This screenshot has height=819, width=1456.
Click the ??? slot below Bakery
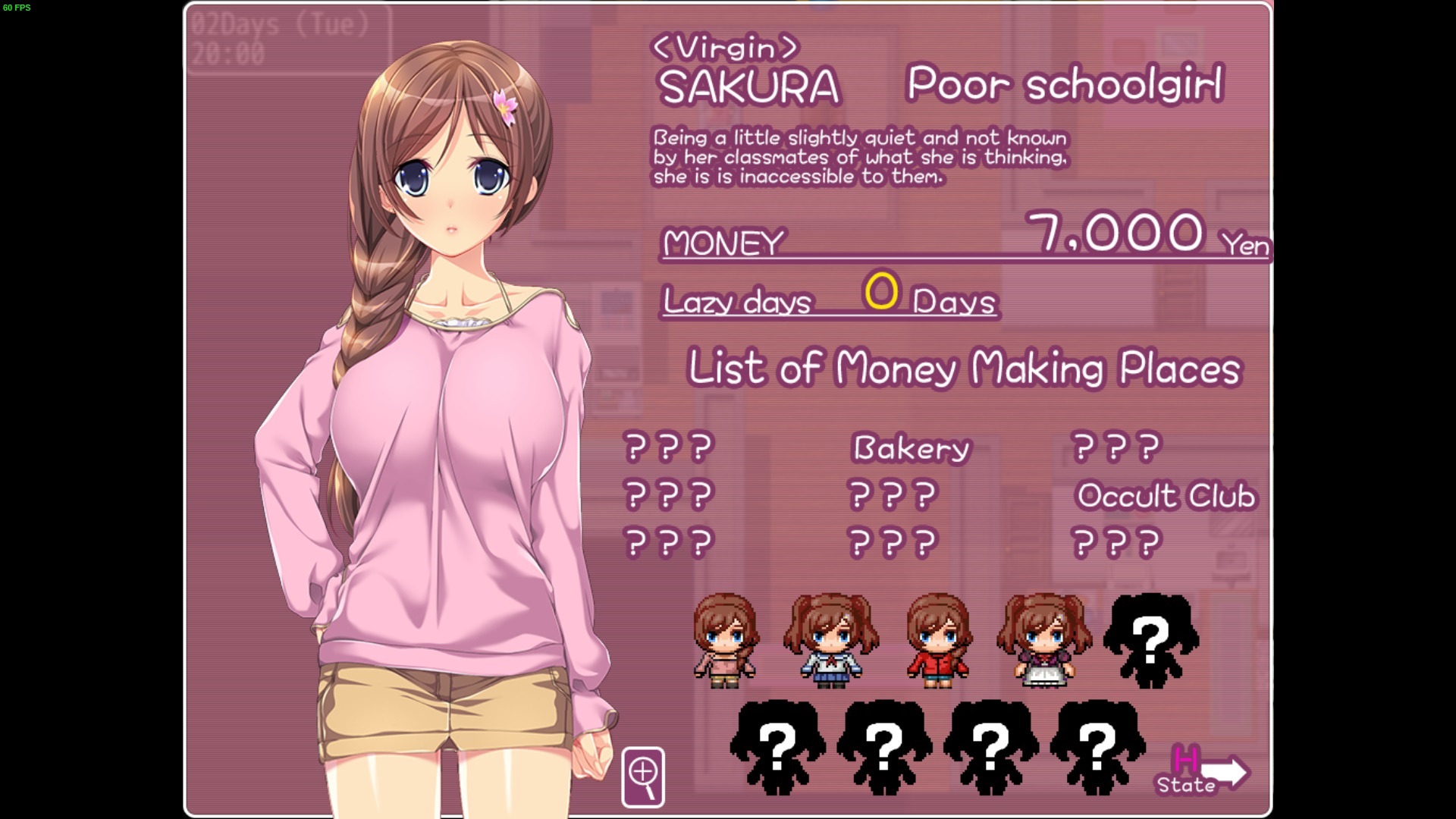[891, 494]
